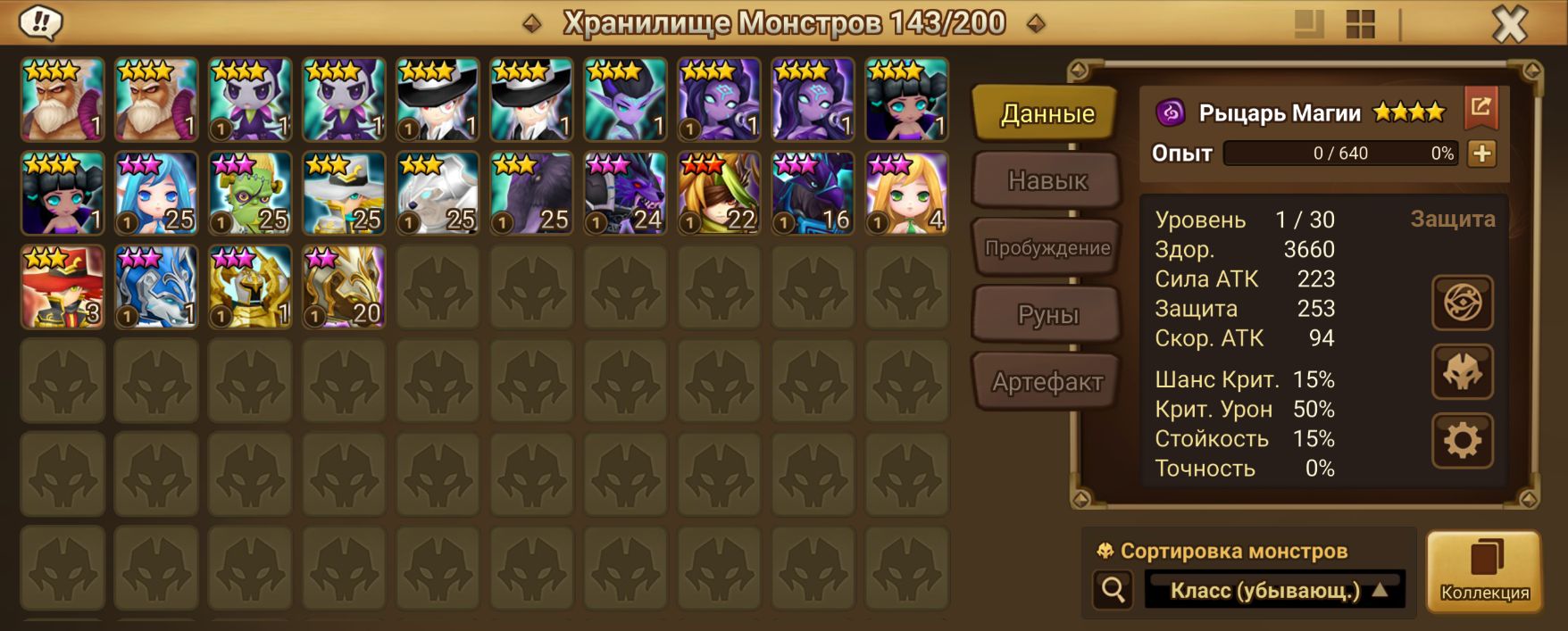Open the Руны tab

pyautogui.click(x=1047, y=315)
